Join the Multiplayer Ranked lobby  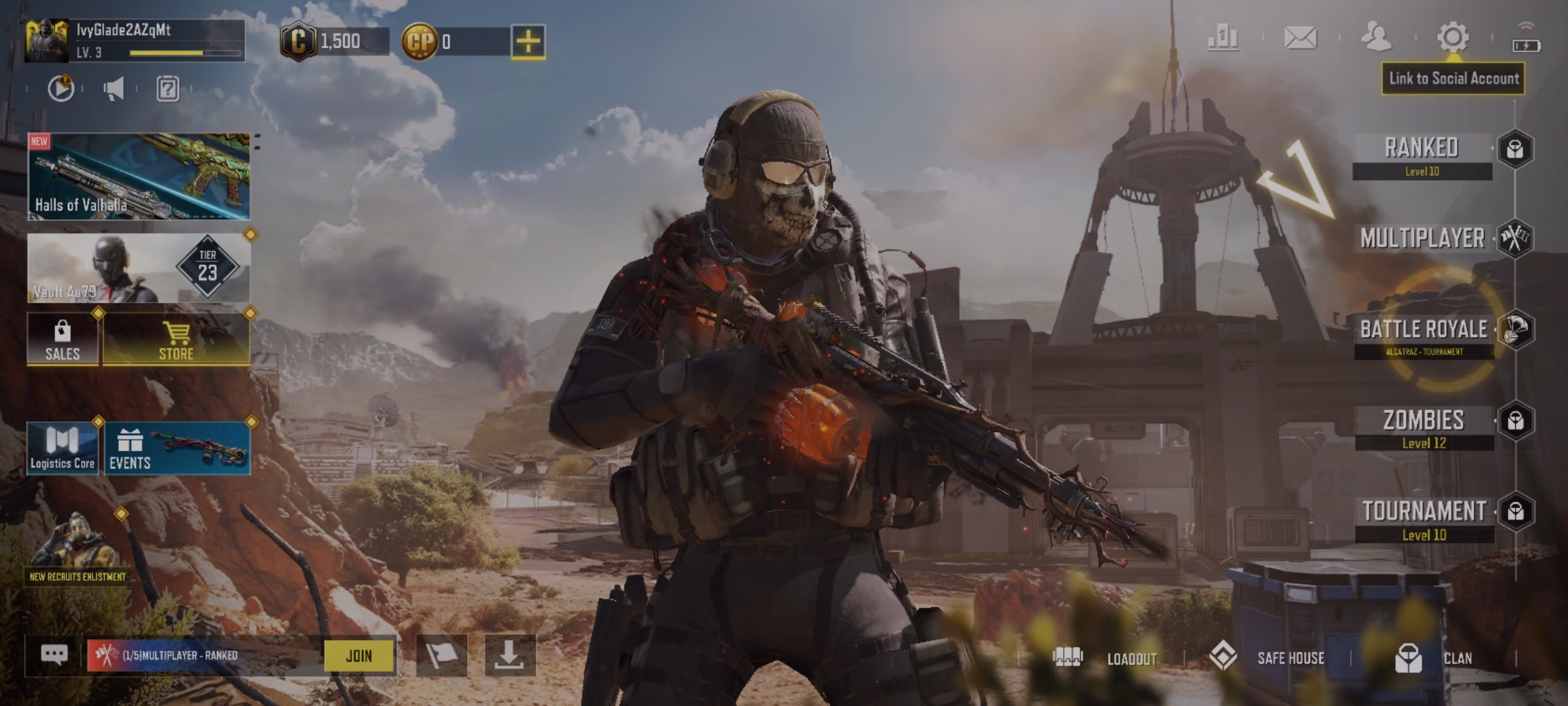(x=359, y=656)
